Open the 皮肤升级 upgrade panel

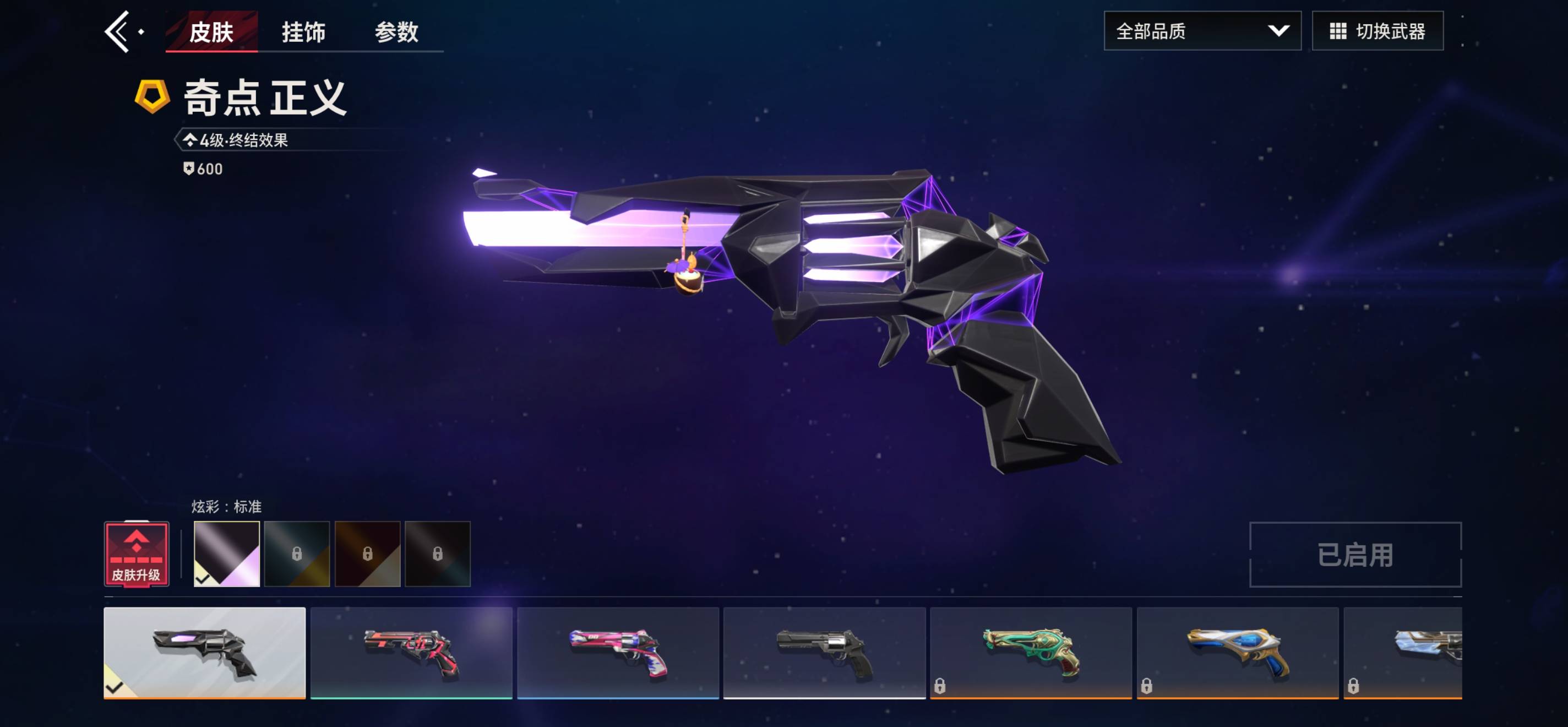coord(137,554)
